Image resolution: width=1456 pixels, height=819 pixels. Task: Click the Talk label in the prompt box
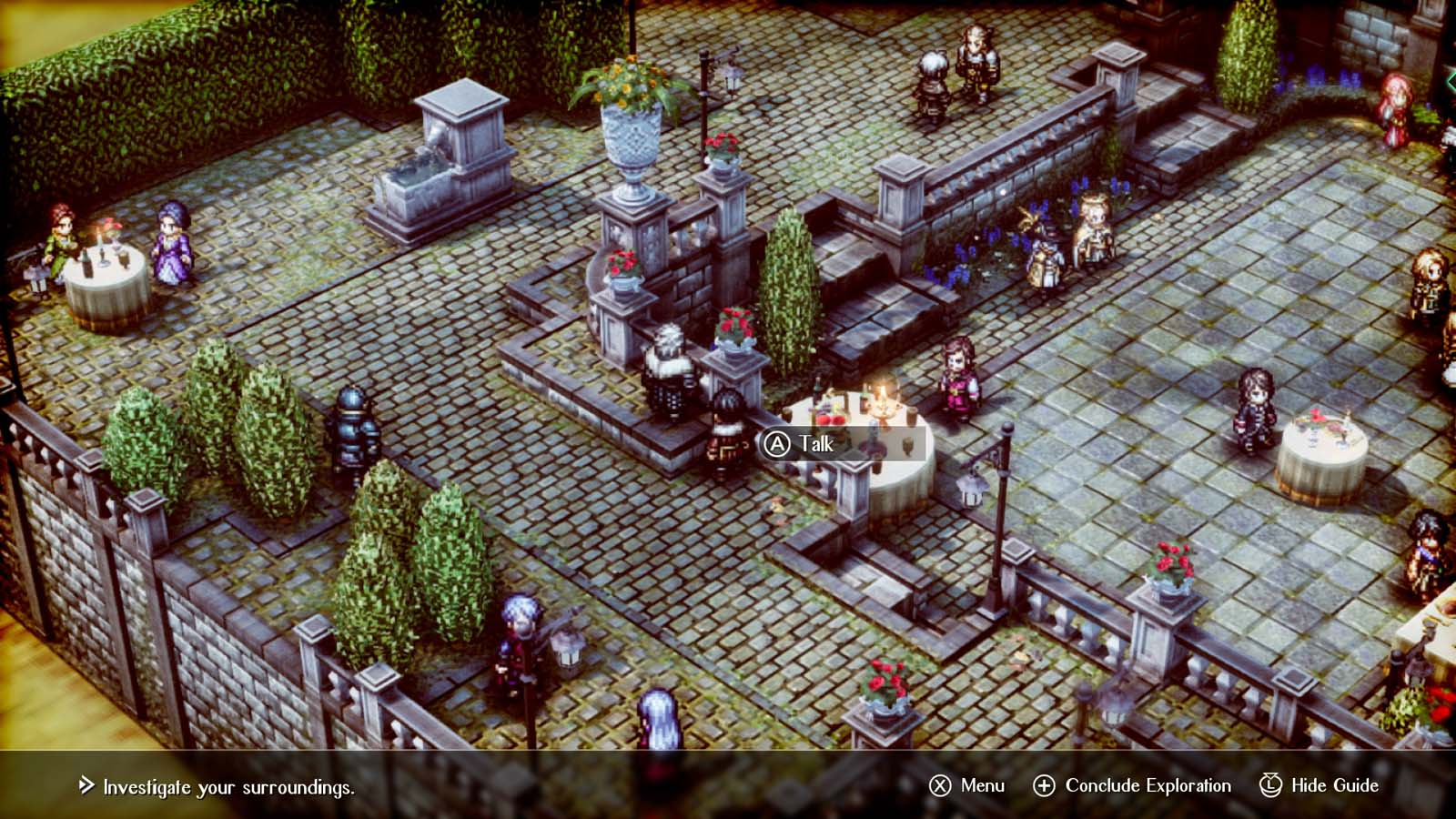[x=819, y=445]
